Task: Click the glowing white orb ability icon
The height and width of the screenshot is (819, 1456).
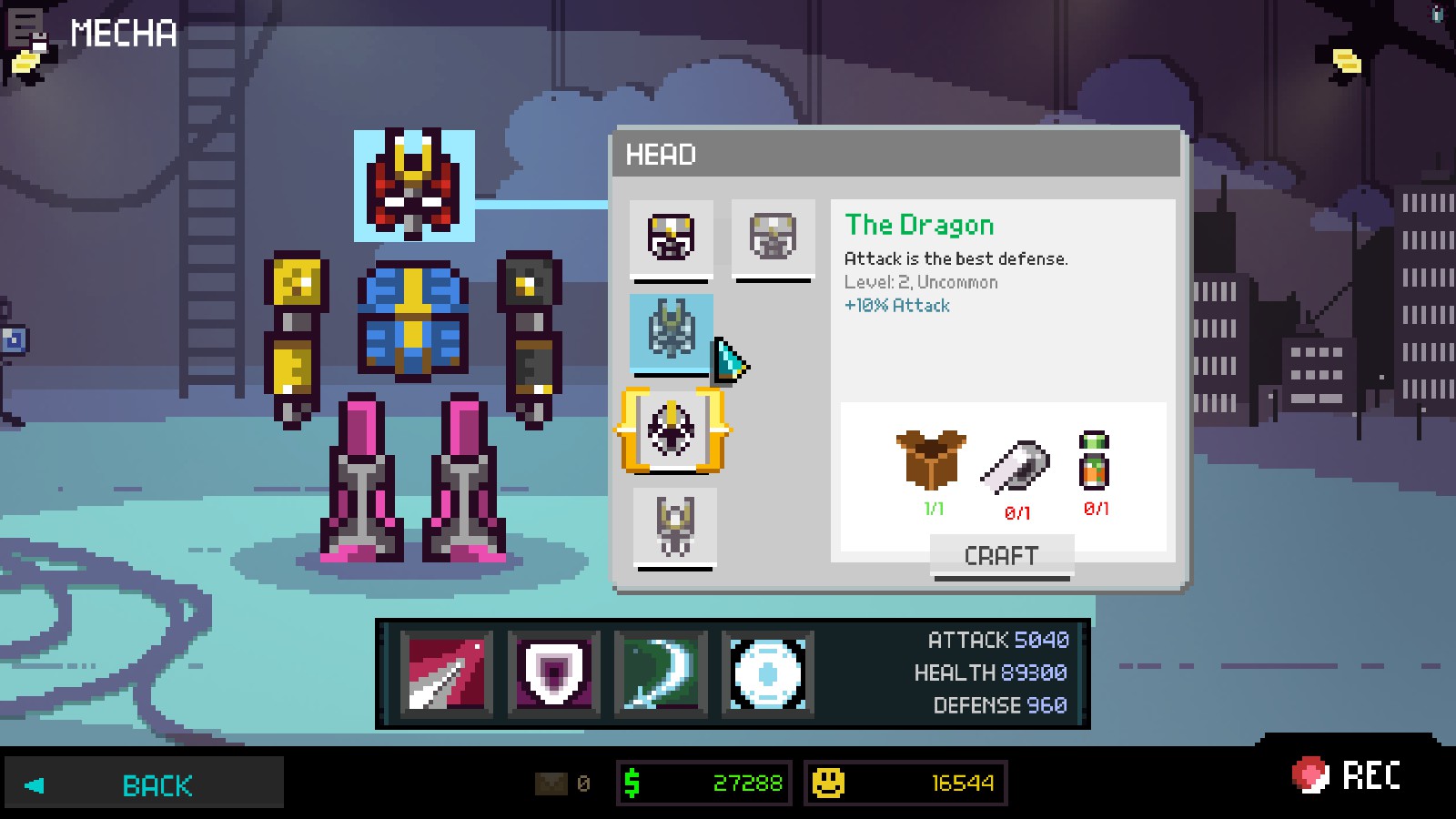Action: coord(768,673)
